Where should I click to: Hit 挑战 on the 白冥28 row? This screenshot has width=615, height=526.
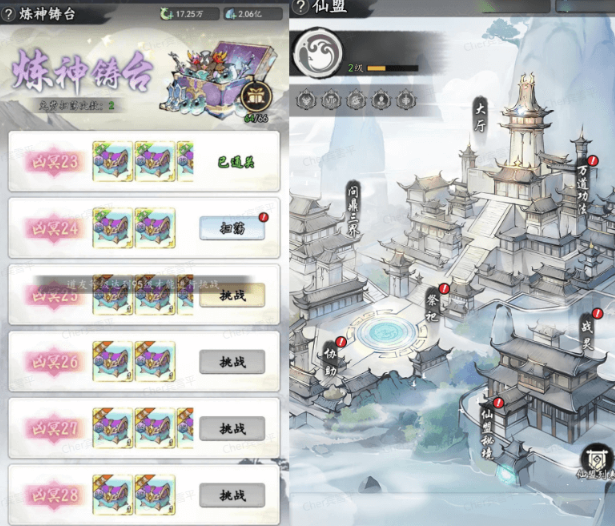click(232, 494)
